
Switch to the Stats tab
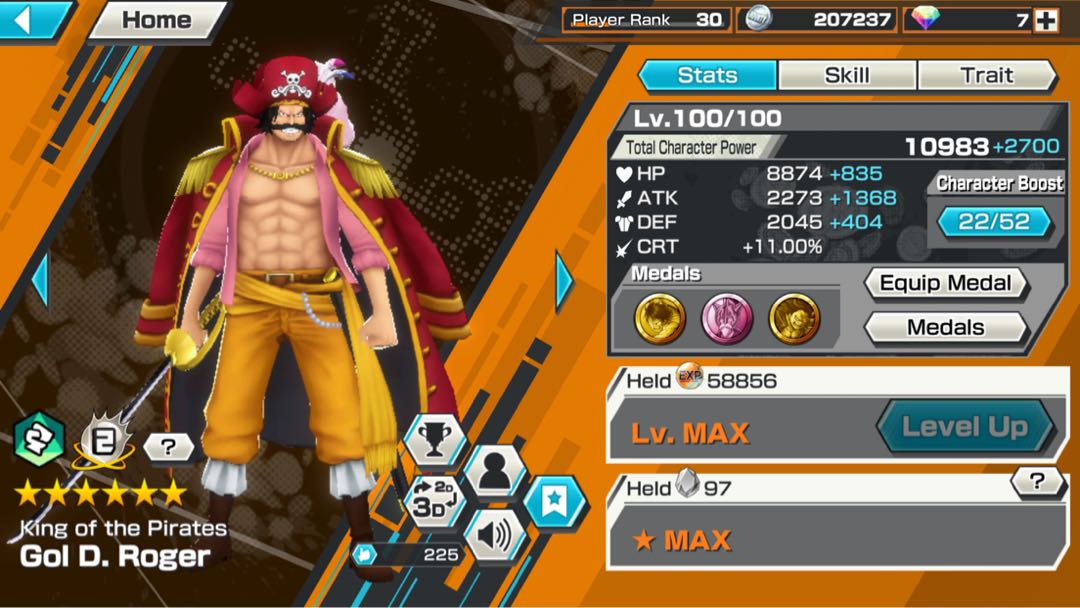[x=707, y=75]
